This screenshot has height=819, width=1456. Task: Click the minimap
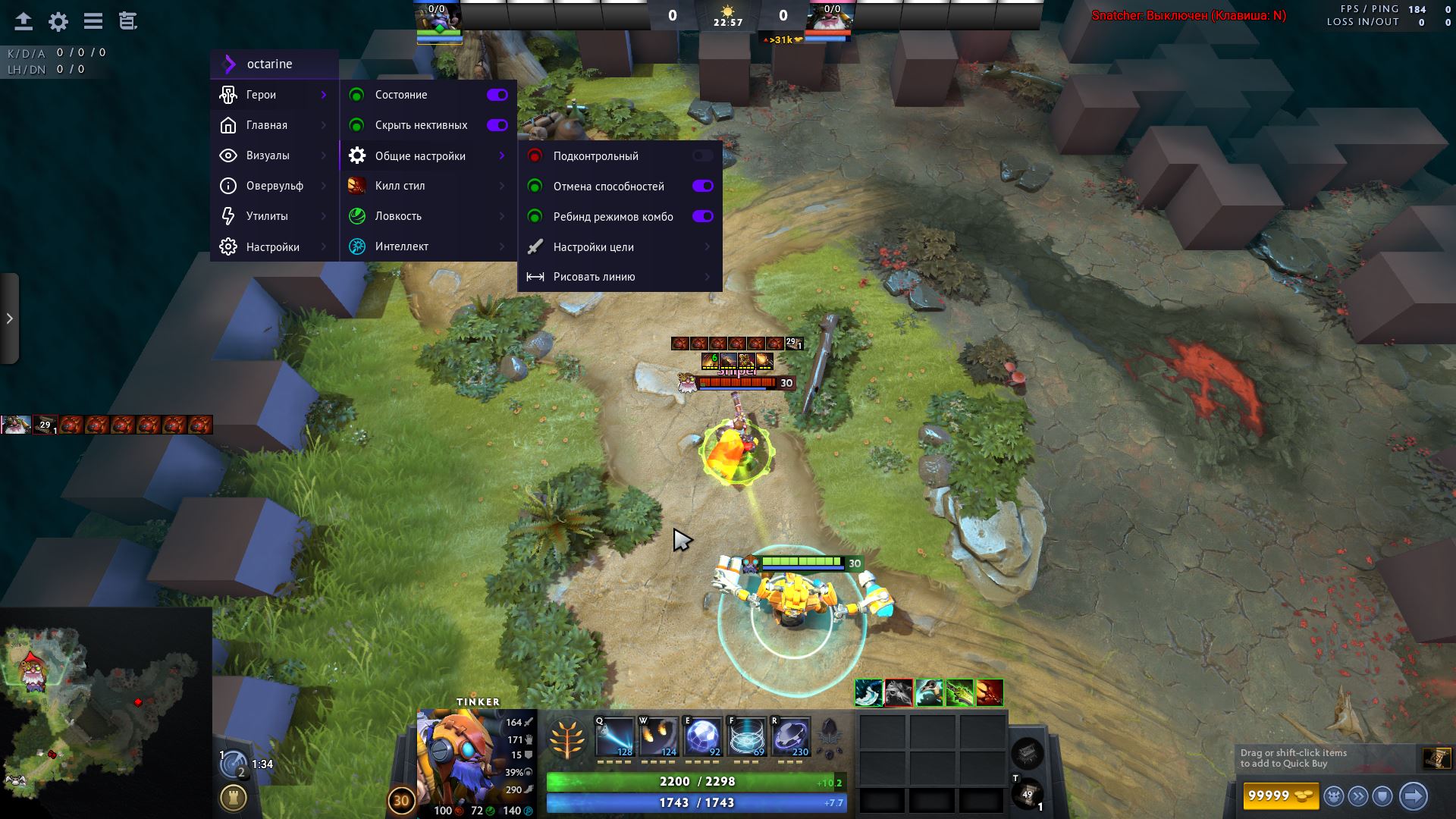pyautogui.click(x=106, y=713)
